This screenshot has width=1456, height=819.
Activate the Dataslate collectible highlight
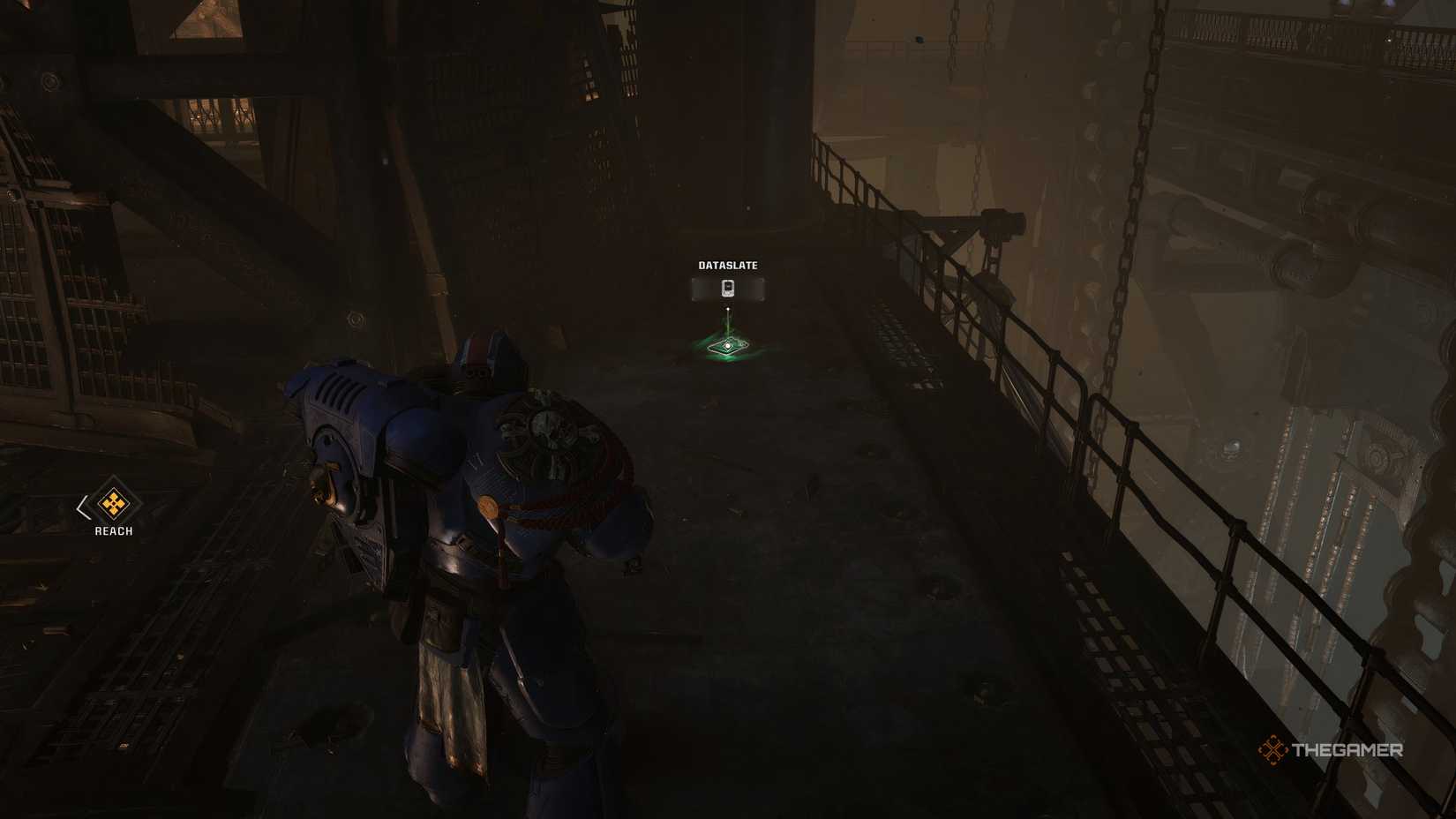click(x=725, y=344)
